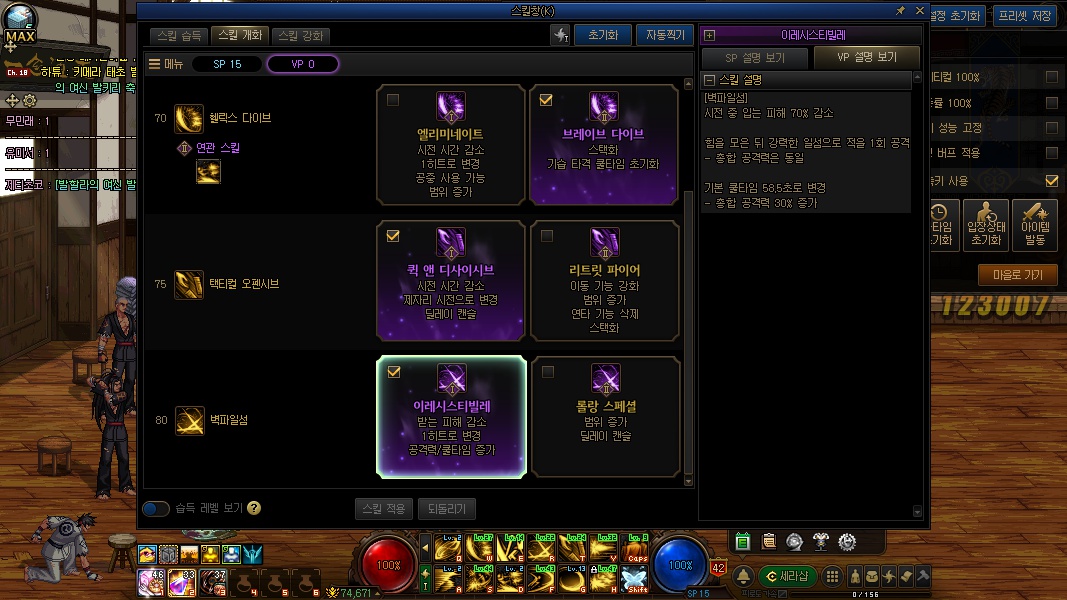Collapse the 스킬 설명 section header
Viewport: 1067px width, 600px height.
[710, 80]
